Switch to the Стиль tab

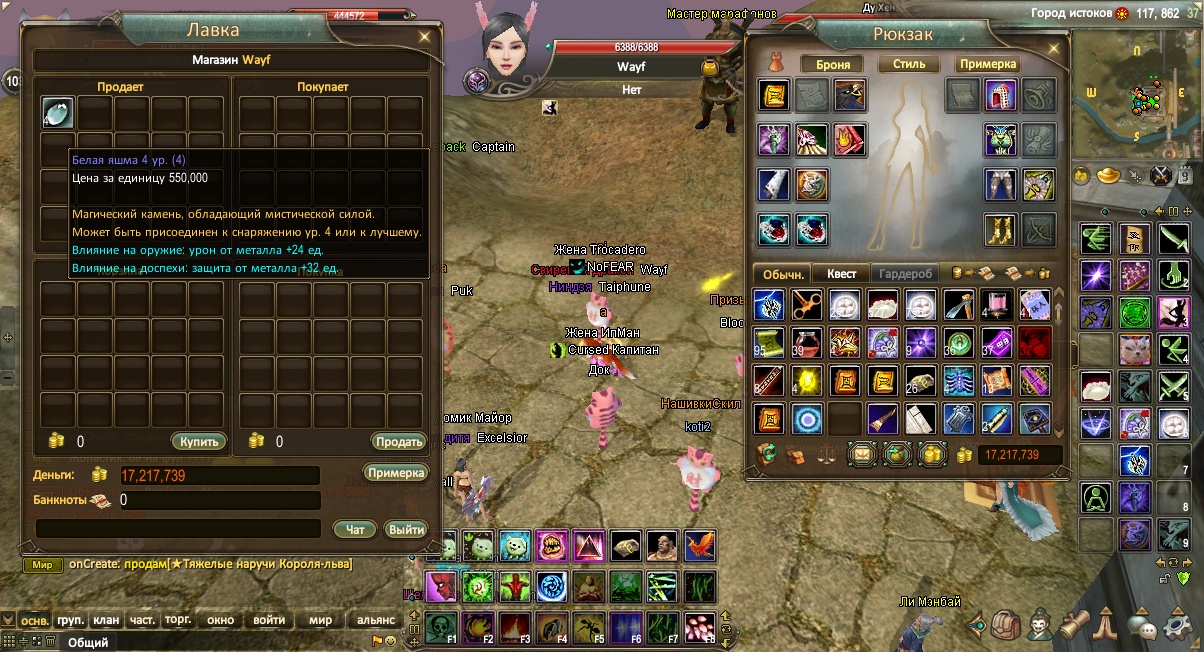click(909, 64)
